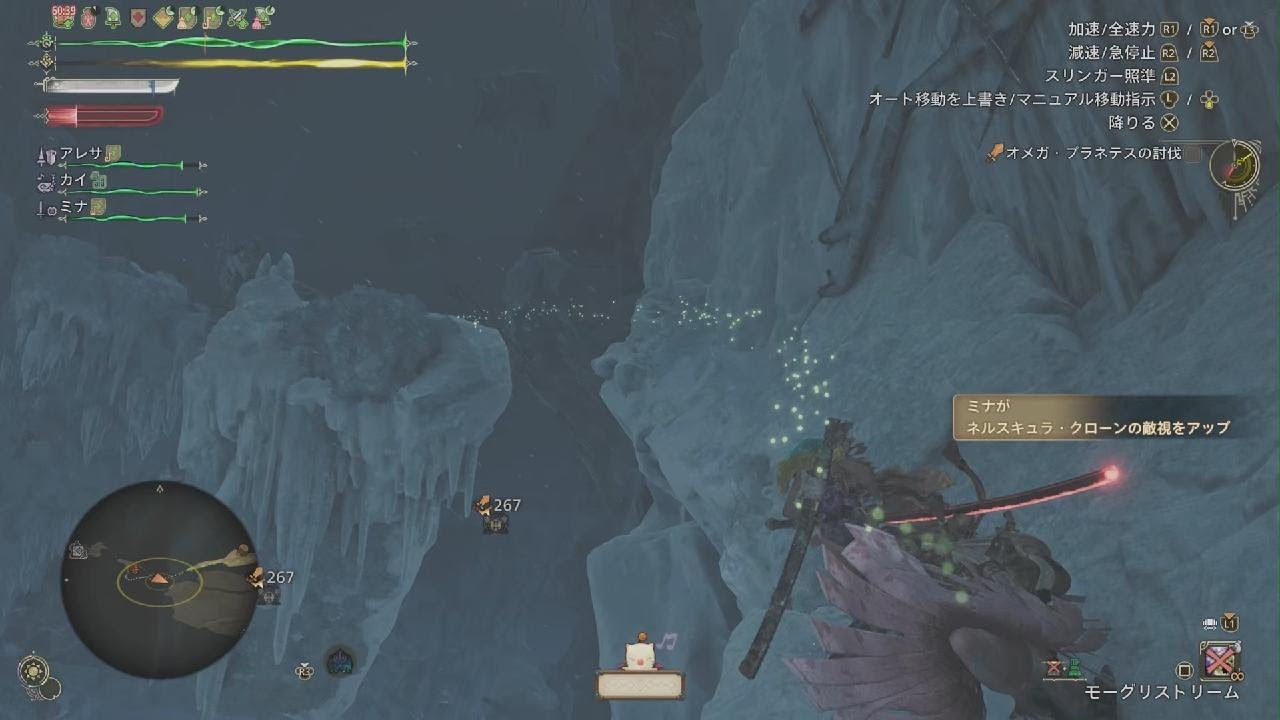
Task: Select party member ミナ's name
Action: point(74,207)
